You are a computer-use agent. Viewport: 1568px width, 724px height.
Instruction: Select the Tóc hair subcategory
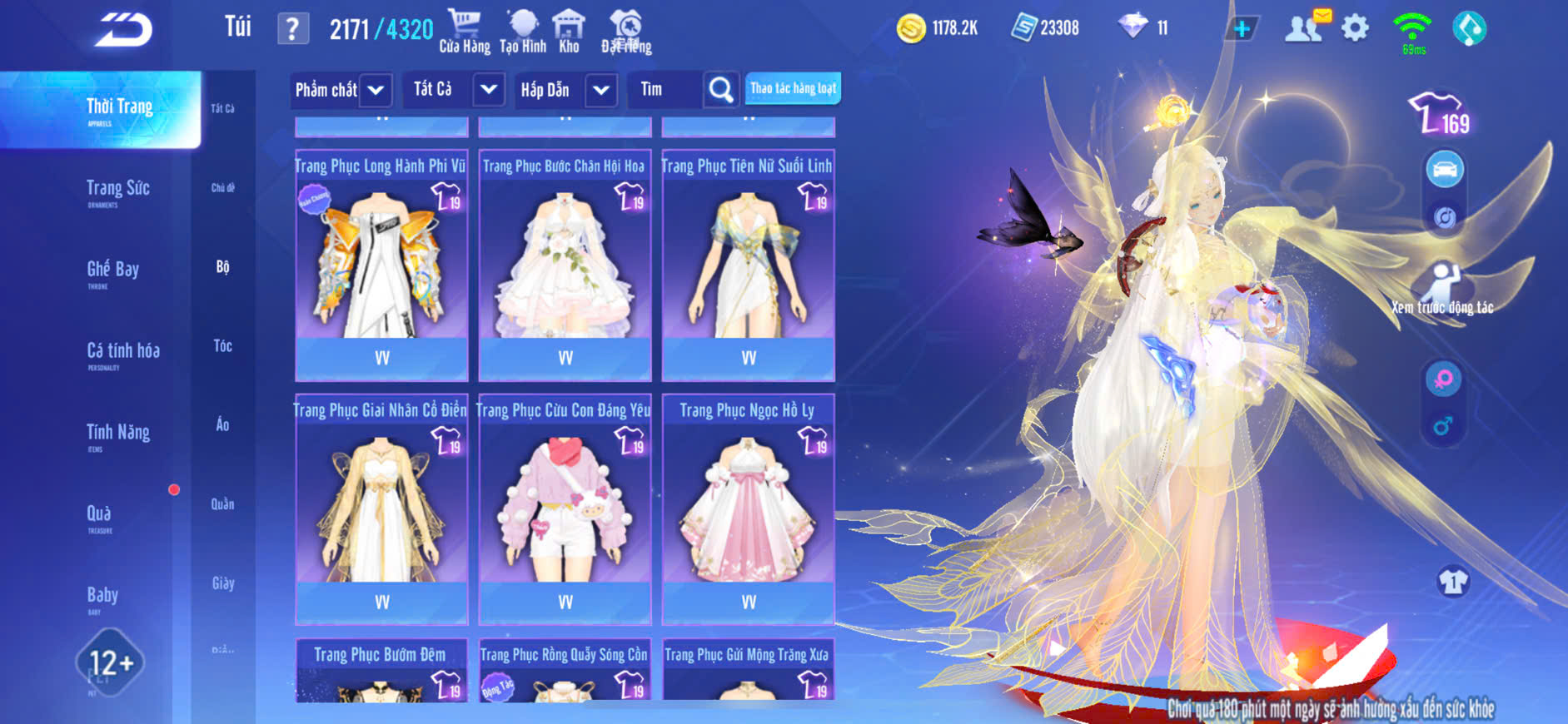coord(222,346)
